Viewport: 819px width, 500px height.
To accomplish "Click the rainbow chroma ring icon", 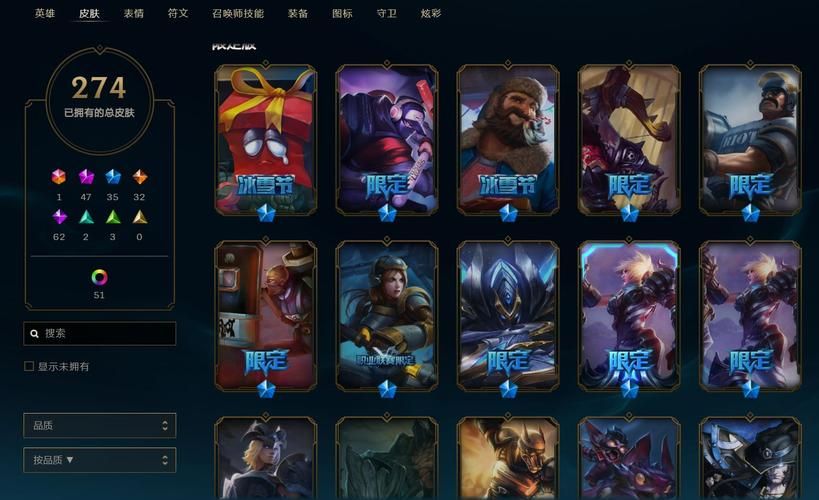I will [99, 277].
